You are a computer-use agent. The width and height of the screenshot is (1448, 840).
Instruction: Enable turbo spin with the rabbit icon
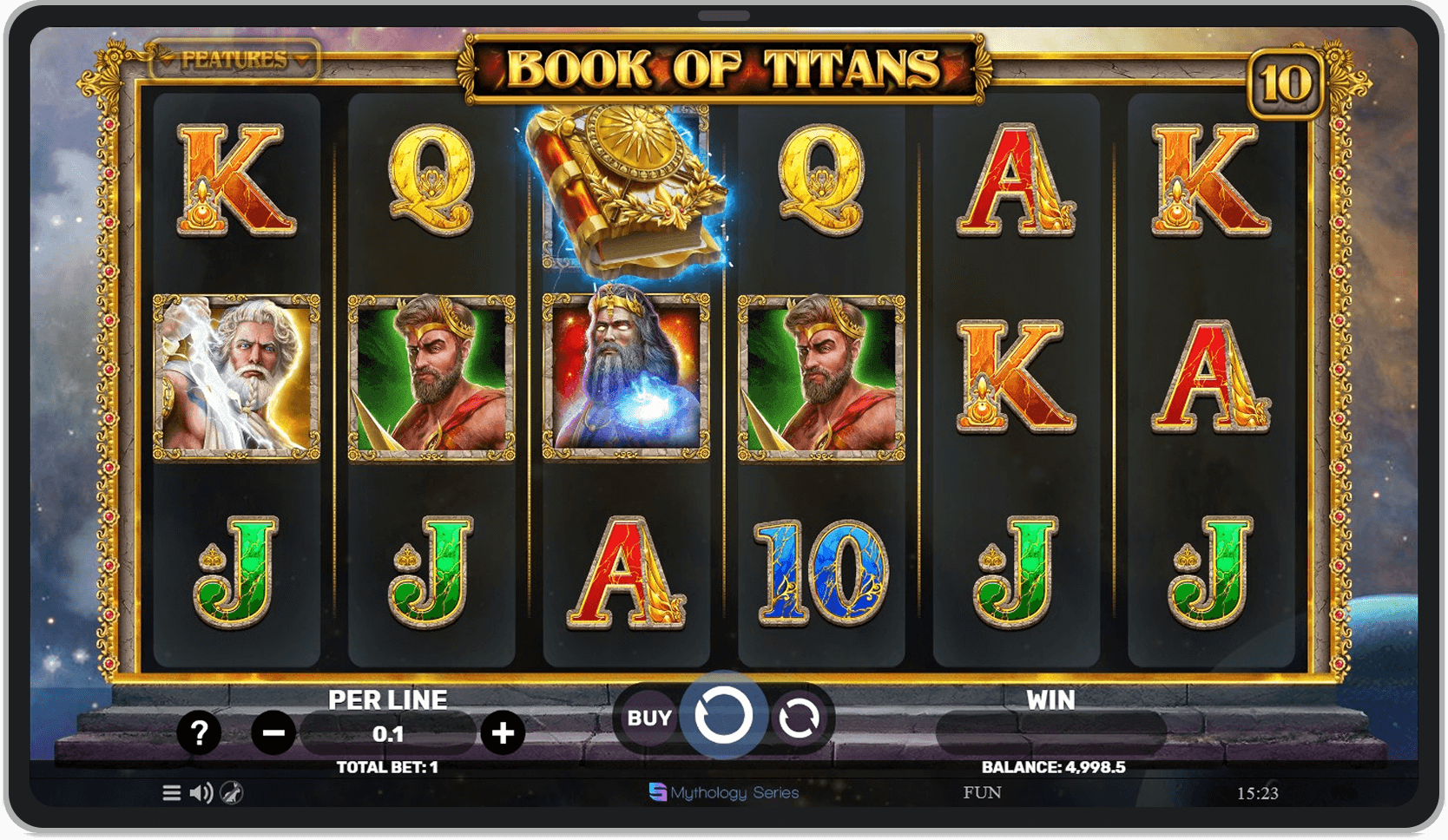pyautogui.click(x=230, y=792)
